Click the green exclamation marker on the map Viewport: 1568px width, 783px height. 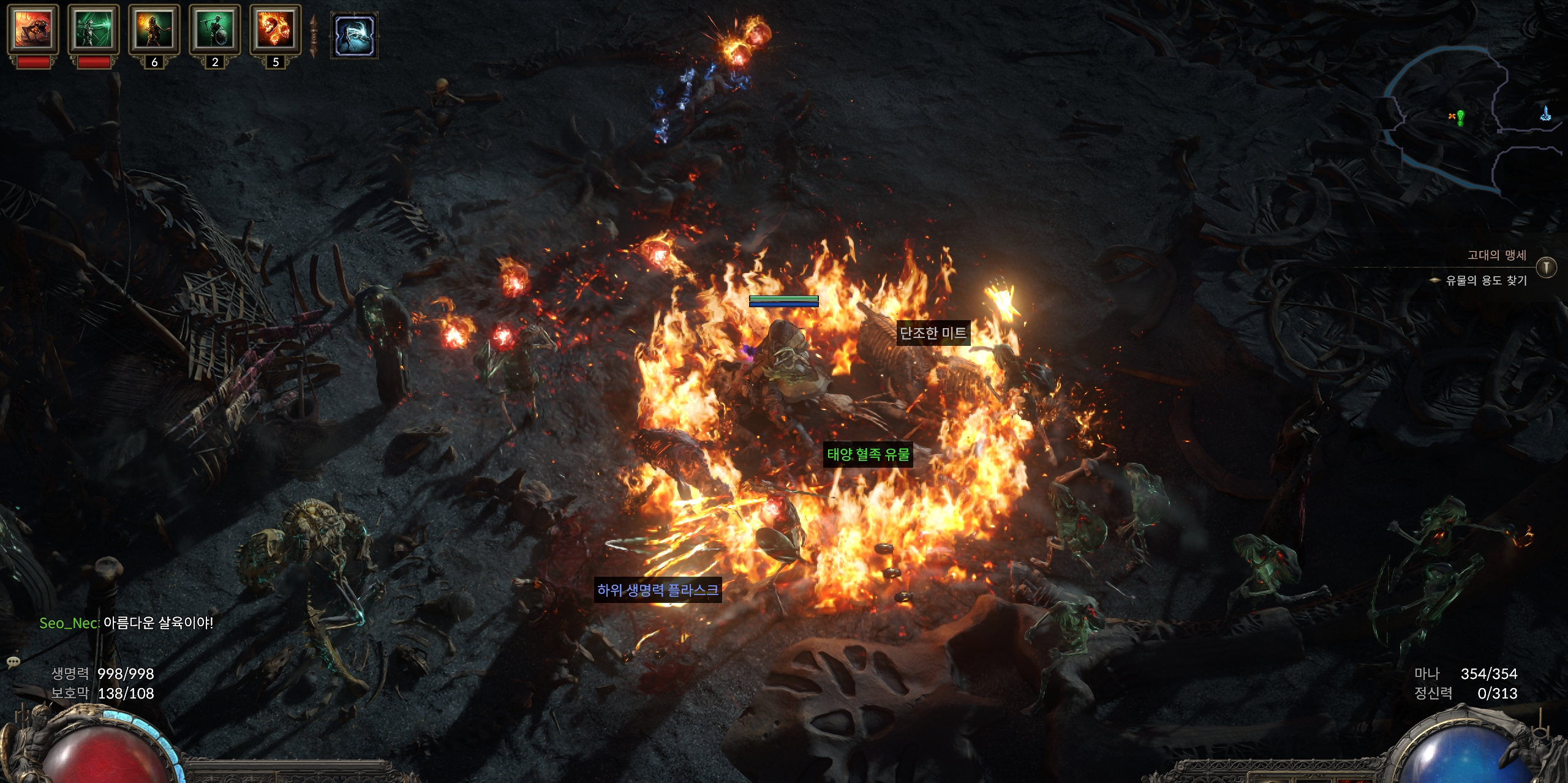click(x=1460, y=116)
